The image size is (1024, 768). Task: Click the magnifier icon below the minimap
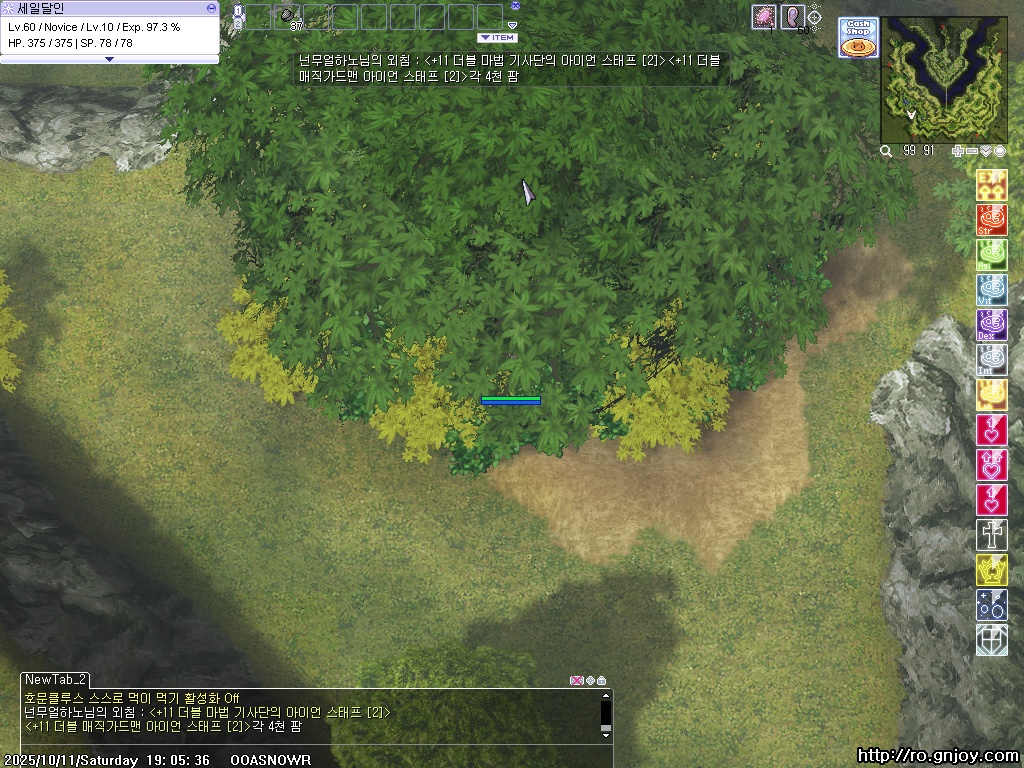point(886,151)
